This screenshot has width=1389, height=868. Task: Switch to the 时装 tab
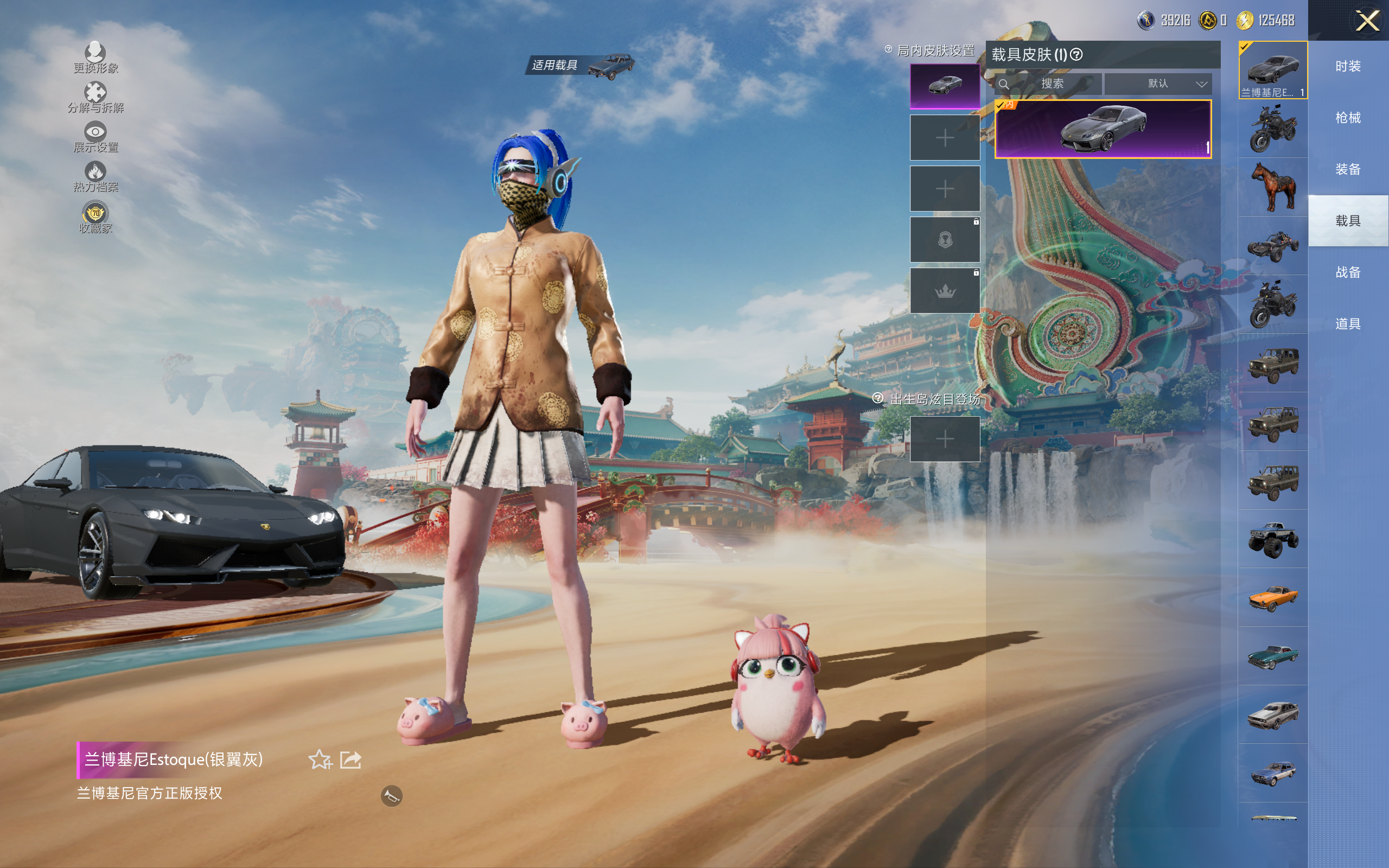pyautogui.click(x=1348, y=67)
